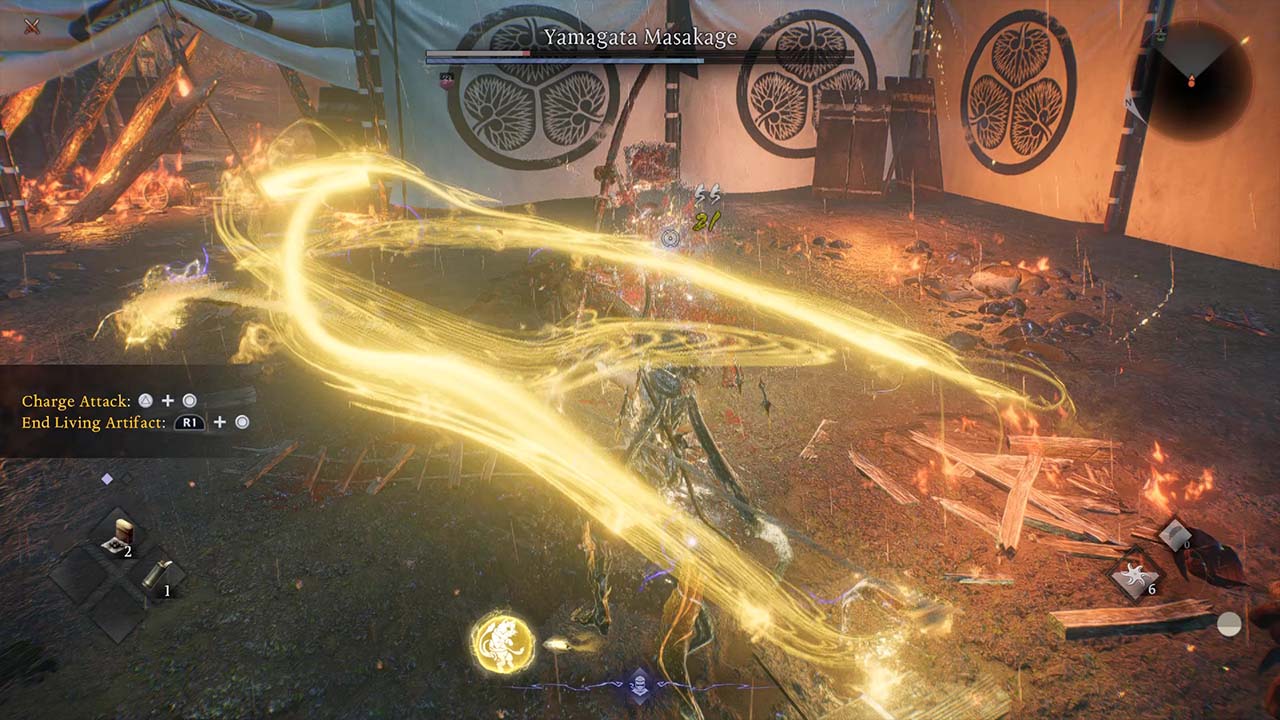Activate the glowing guardian spirit emblem

(x=502, y=643)
